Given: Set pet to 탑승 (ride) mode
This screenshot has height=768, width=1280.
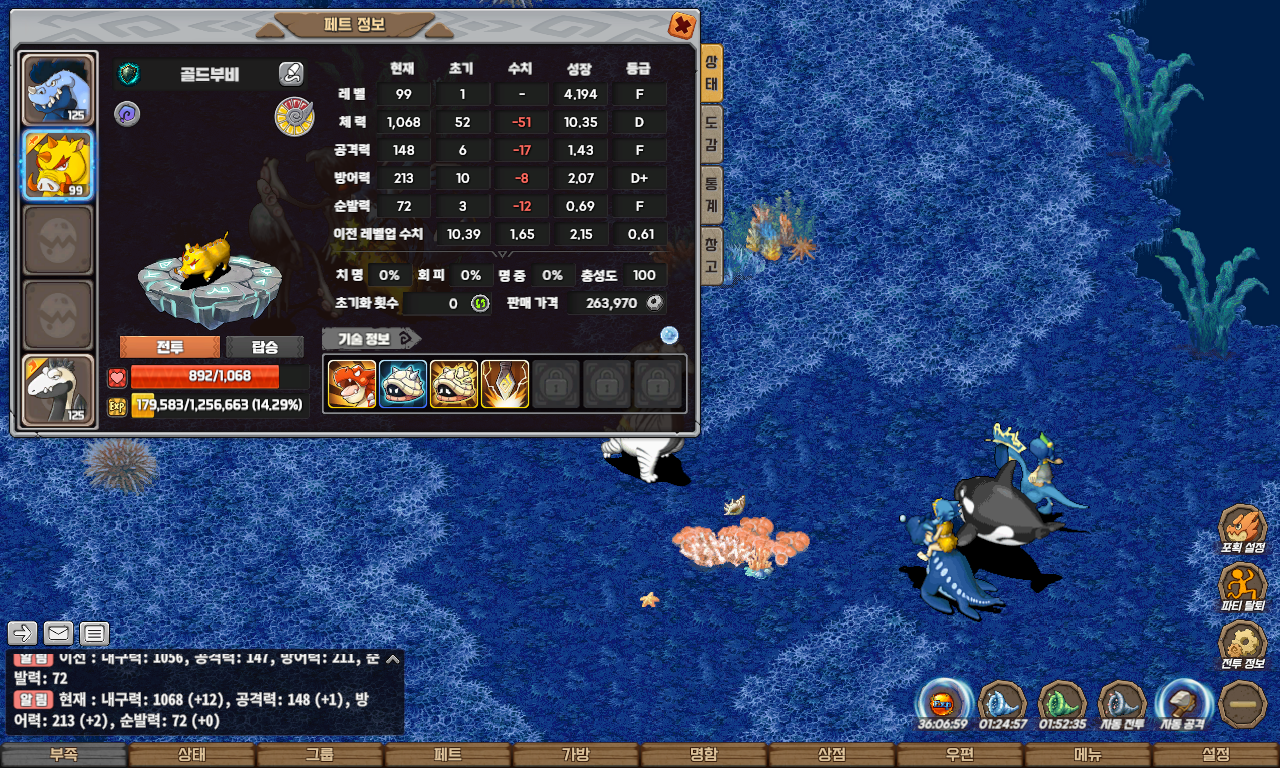Looking at the screenshot, I should coord(264,347).
